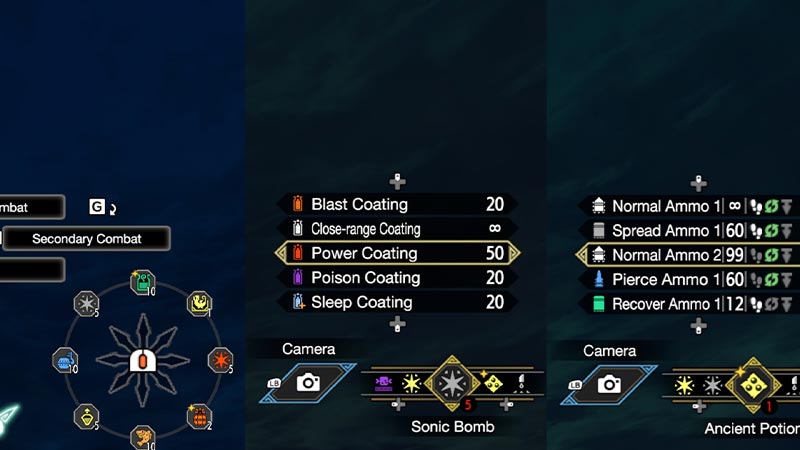Select the red burst item on the radial menu's right side
Viewport: 800px width, 450px height.
point(220,360)
